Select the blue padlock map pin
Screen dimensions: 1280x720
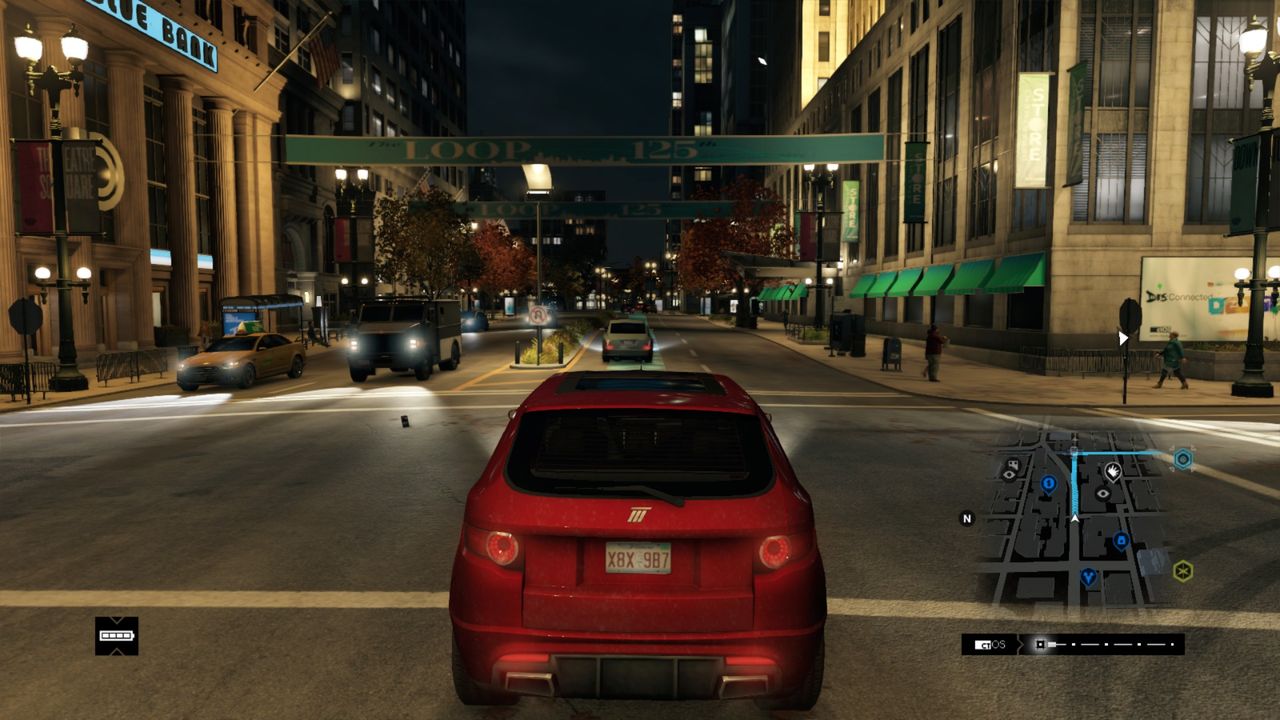click(1121, 541)
